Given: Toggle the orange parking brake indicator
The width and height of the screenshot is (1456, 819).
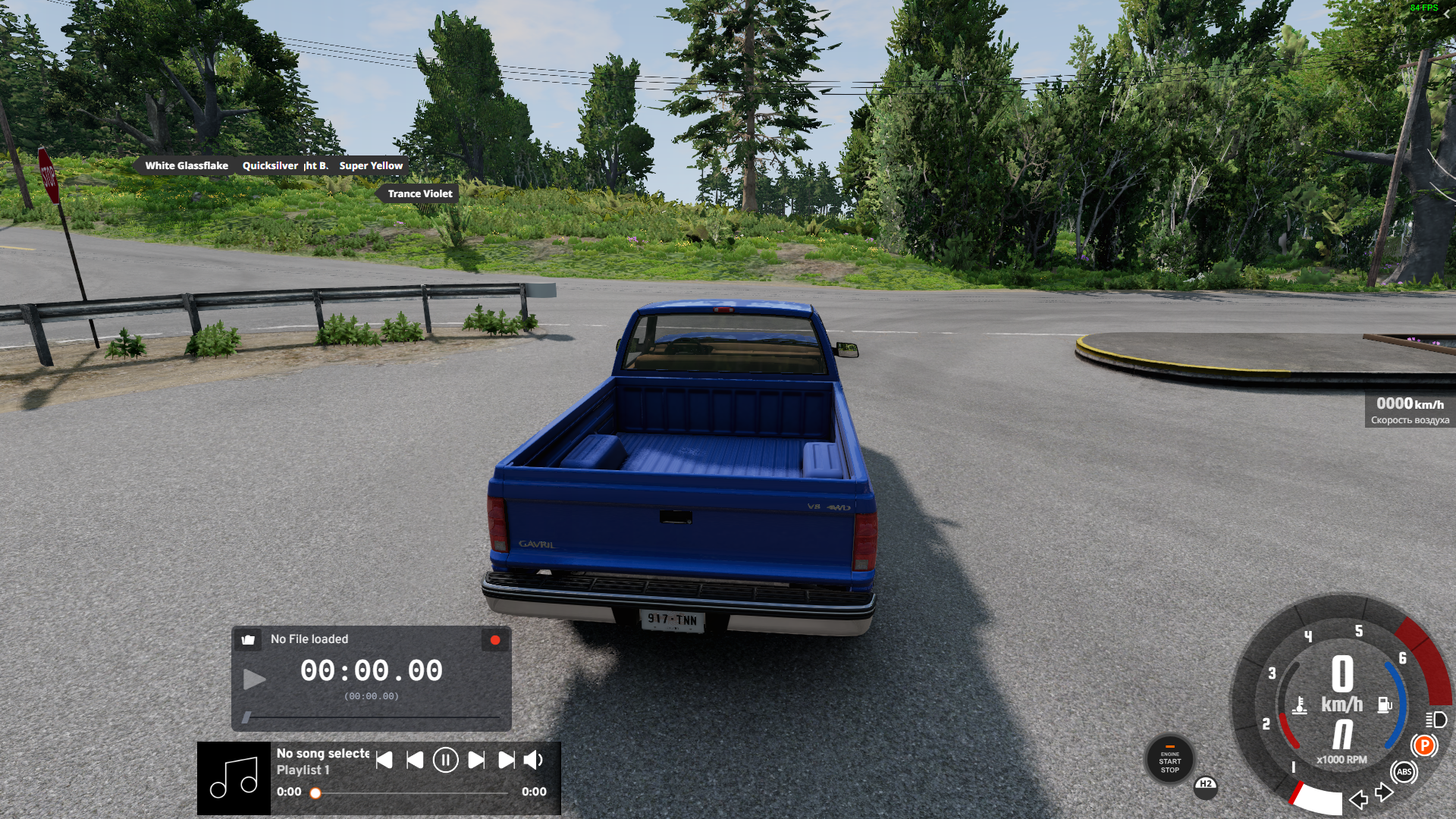Looking at the screenshot, I should (1424, 745).
